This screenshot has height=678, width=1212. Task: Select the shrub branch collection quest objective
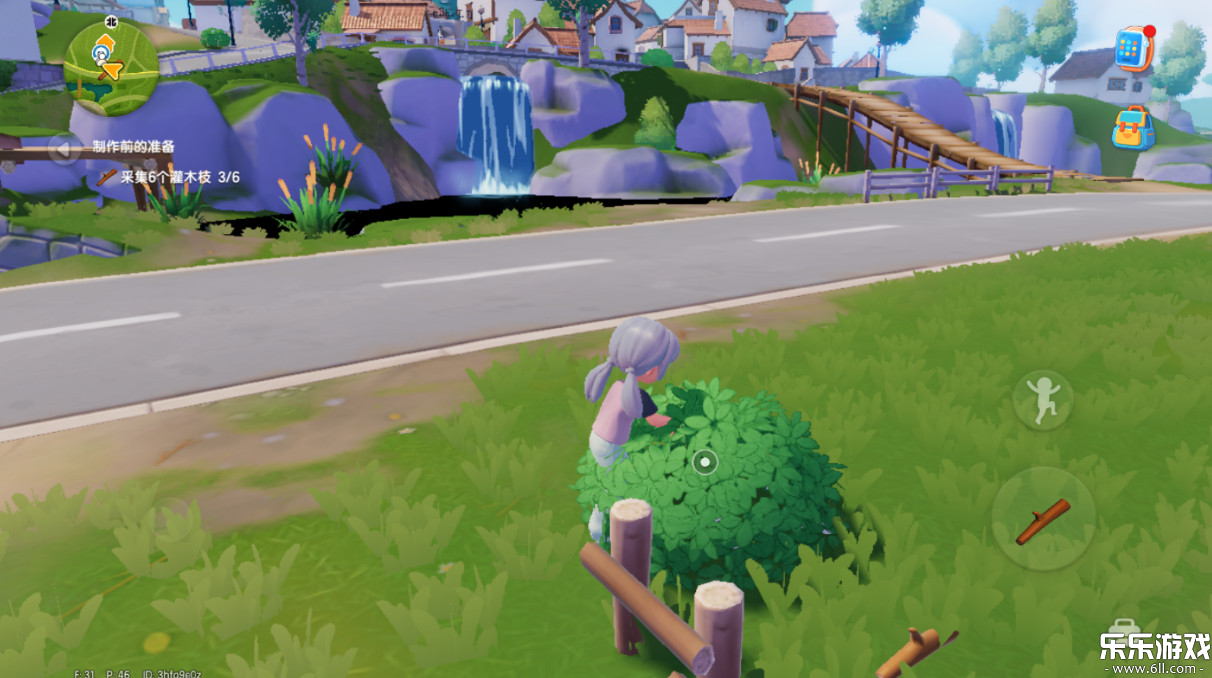coord(168,177)
